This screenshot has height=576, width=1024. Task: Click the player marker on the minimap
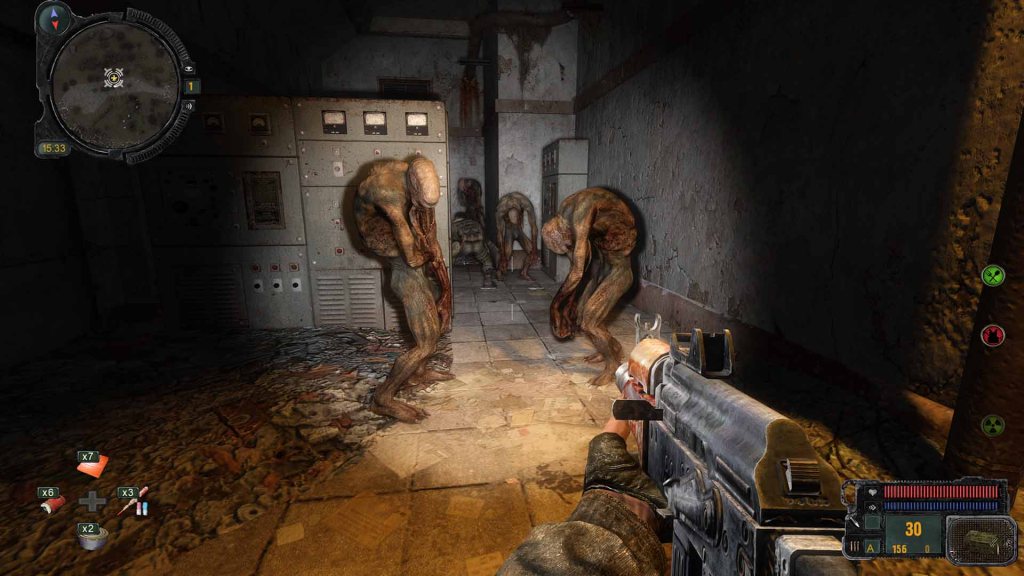click(115, 76)
